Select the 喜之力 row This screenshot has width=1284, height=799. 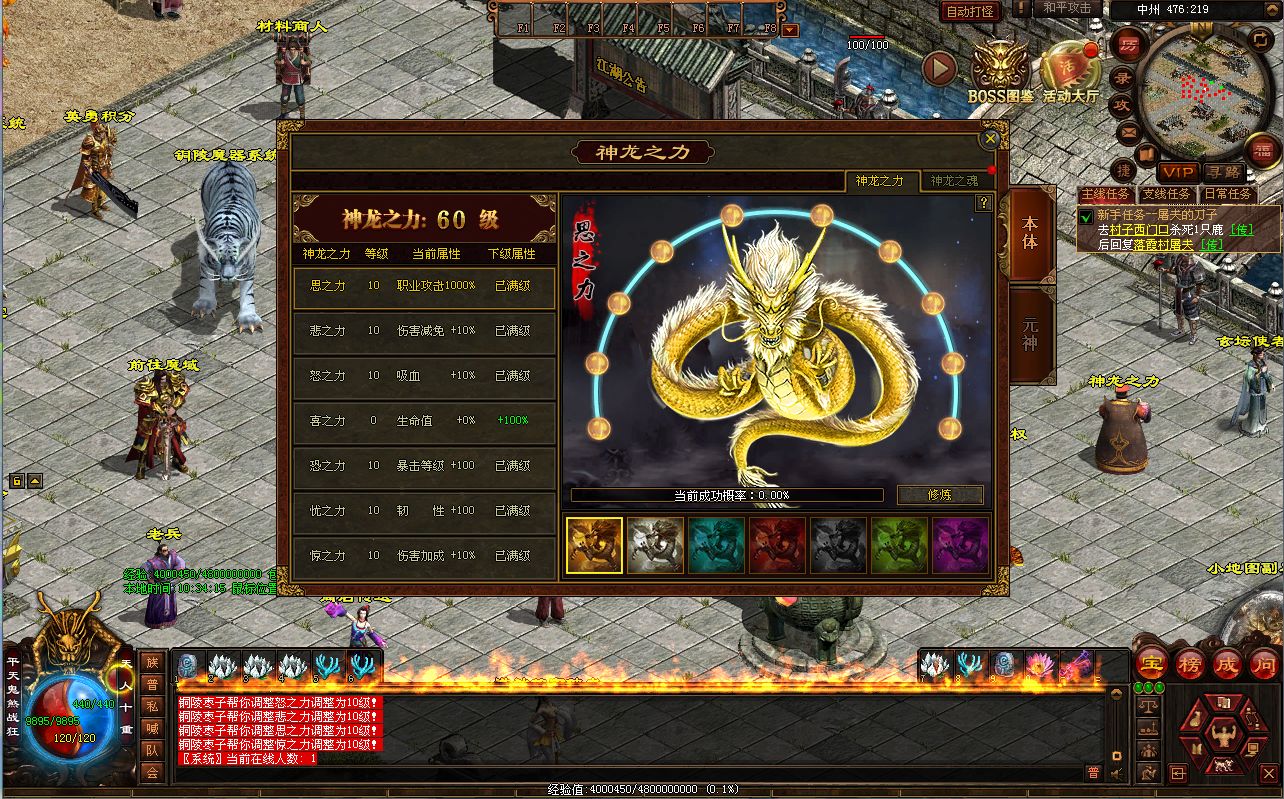click(424, 421)
